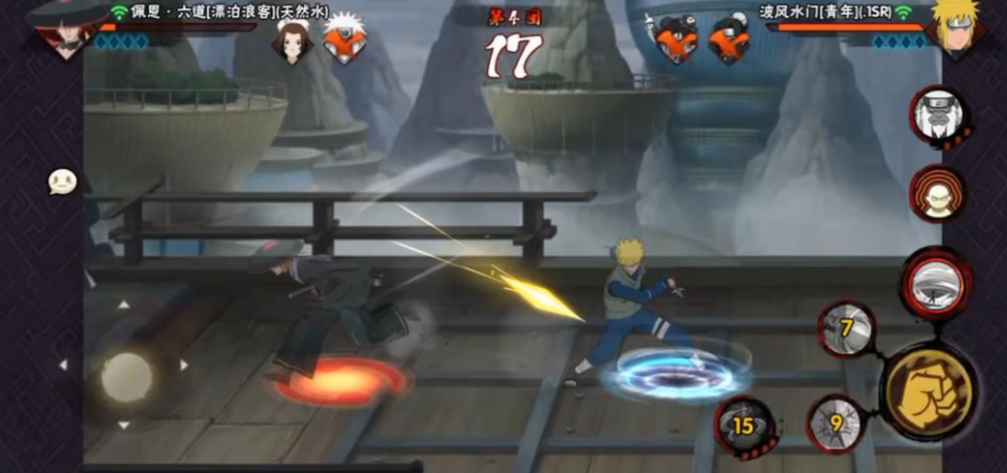
Task: Tap the virtual joystick center knob
Action: click(126, 376)
